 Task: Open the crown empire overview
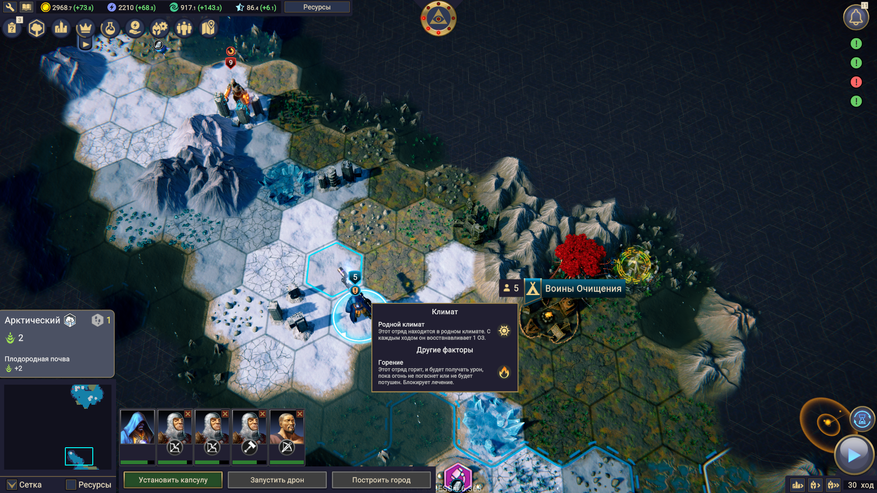85,28
